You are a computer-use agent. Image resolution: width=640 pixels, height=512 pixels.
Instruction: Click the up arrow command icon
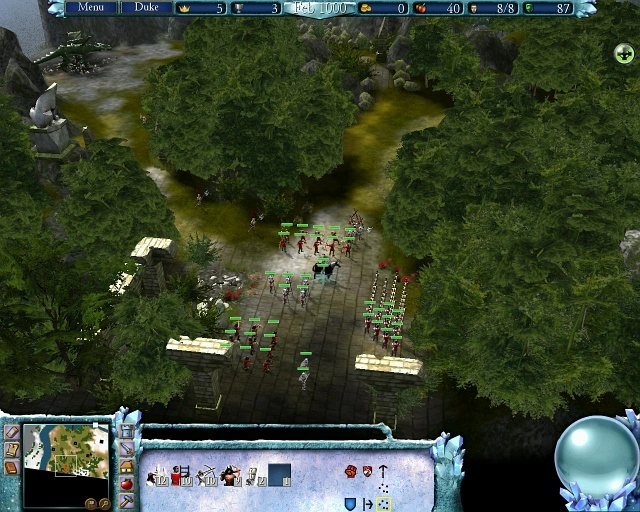(x=383, y=471)
